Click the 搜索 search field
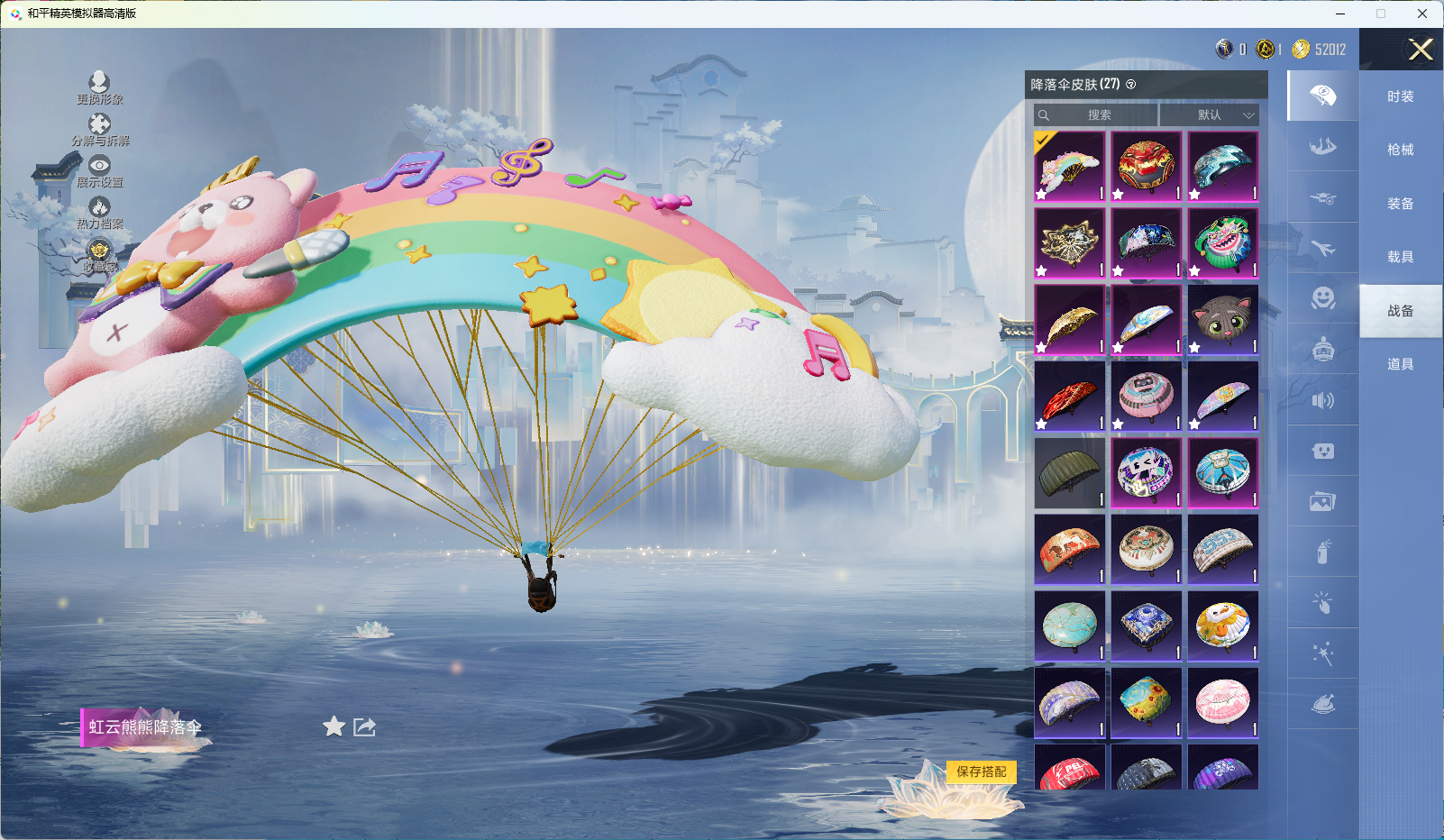Viewport: 1444px width, 840px height. [1096, 115]
